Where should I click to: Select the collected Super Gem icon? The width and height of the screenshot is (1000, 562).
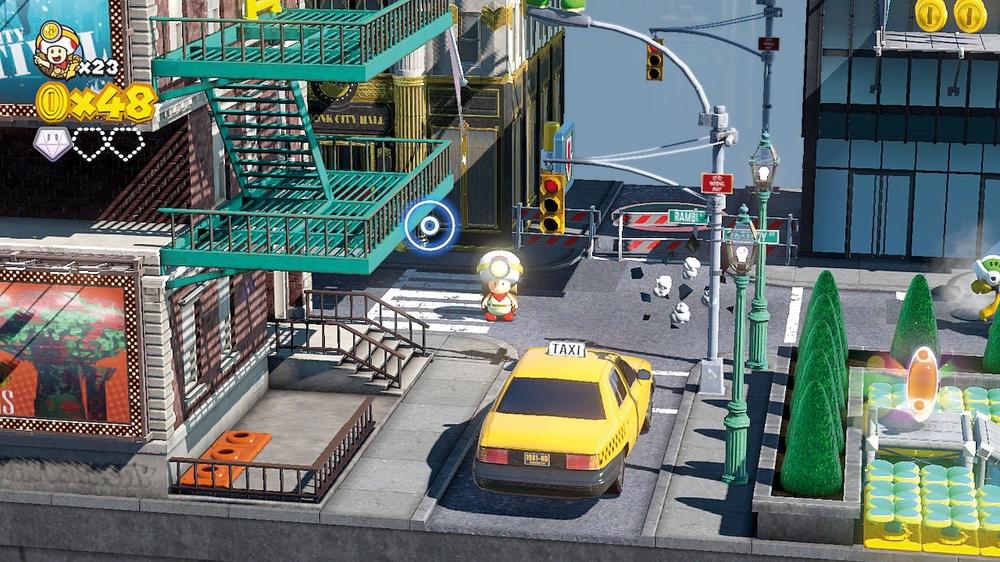(53, 144)
